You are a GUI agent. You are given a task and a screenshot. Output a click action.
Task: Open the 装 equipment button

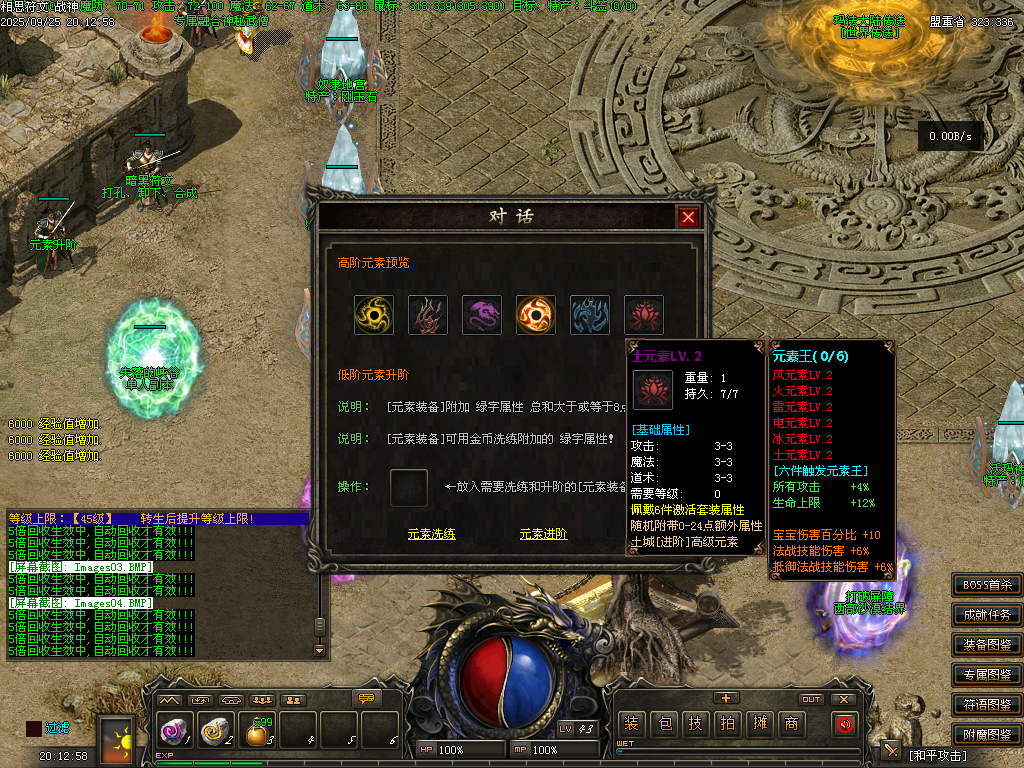click(631, 724)
